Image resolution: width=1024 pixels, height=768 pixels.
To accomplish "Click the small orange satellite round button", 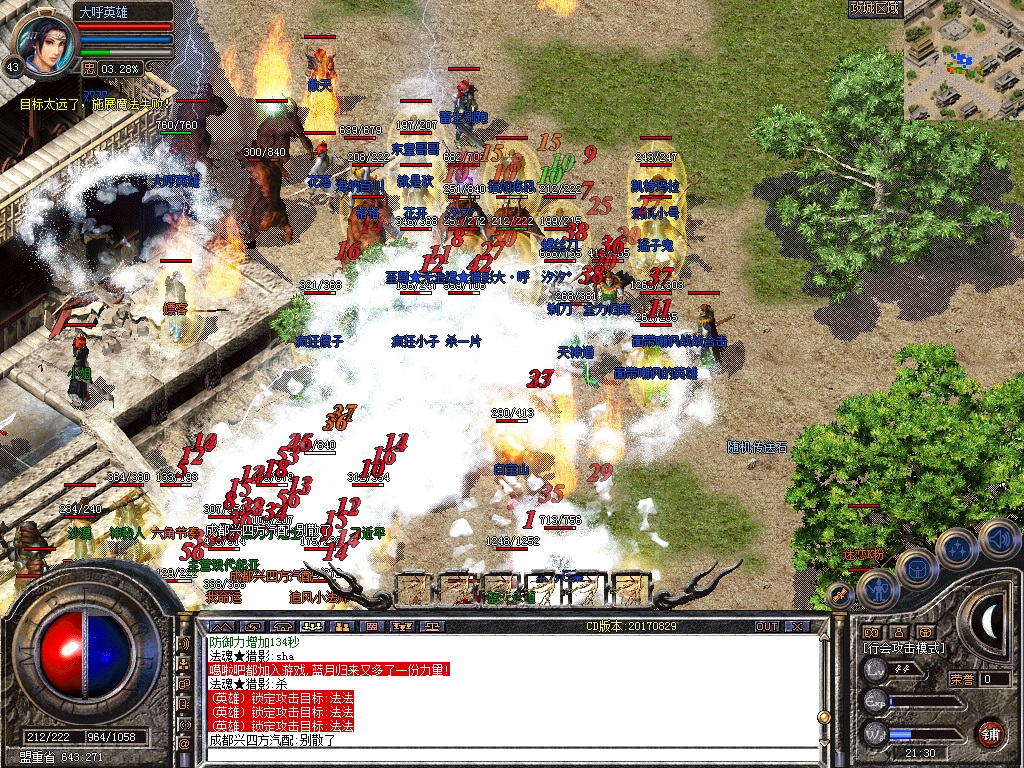I will (842, 596).
